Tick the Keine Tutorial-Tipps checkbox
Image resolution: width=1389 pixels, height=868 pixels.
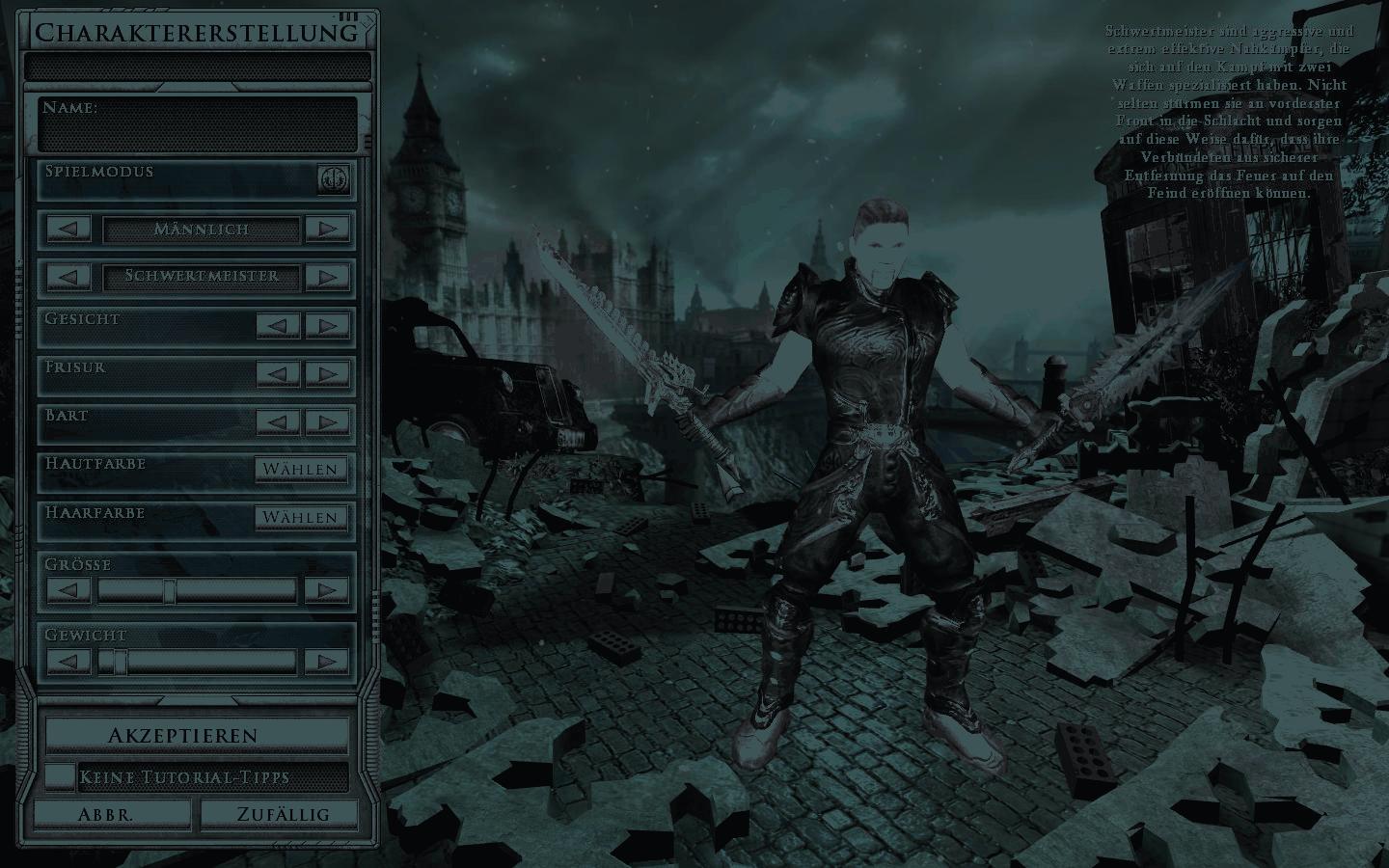[x=61, y=776]
